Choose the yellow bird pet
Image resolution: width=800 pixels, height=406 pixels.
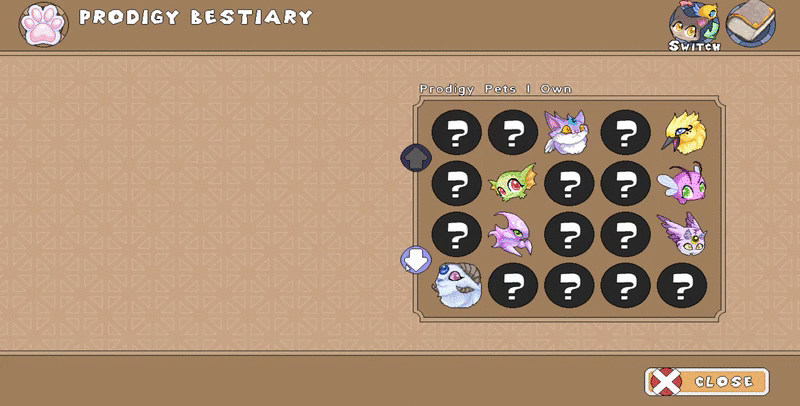coord(682,132)
